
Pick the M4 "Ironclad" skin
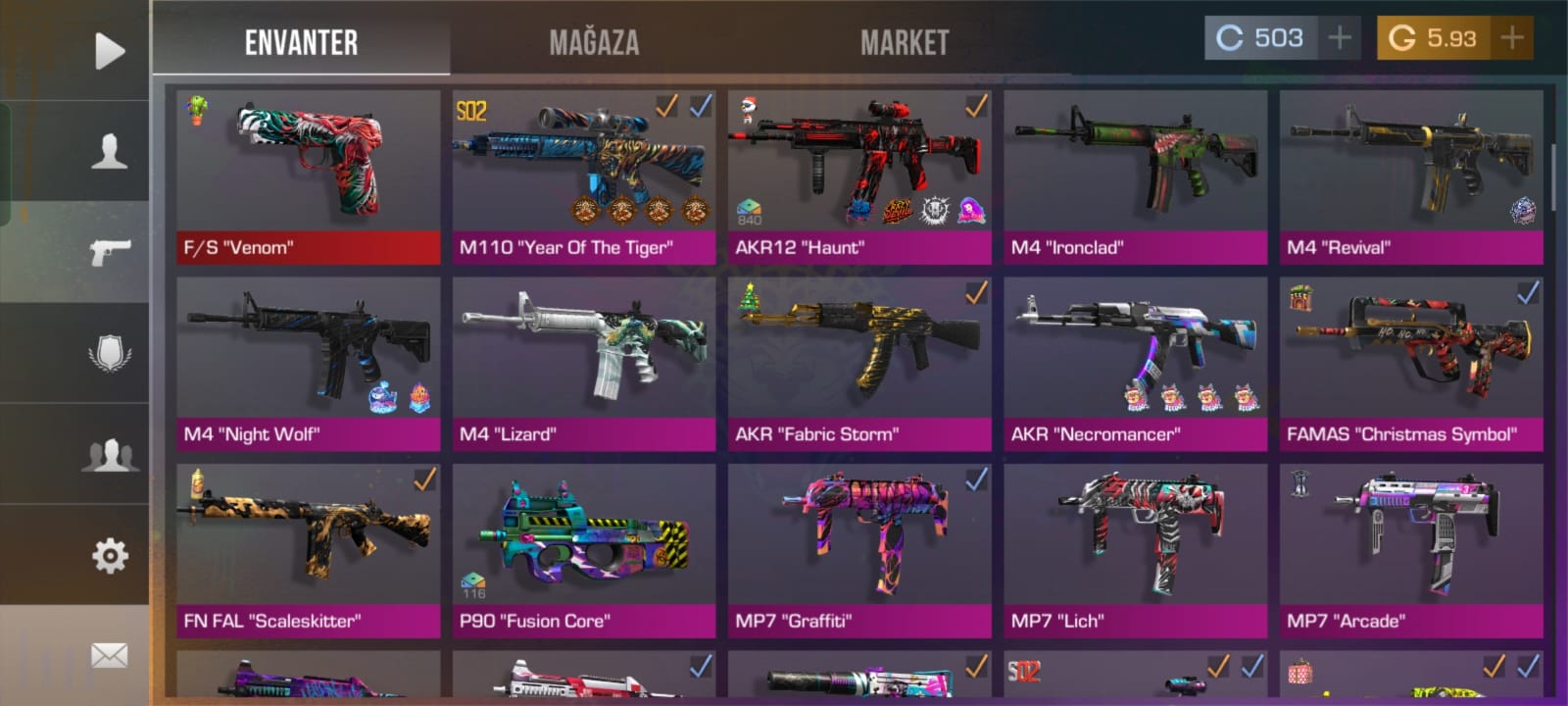[x=1135, y=176]
